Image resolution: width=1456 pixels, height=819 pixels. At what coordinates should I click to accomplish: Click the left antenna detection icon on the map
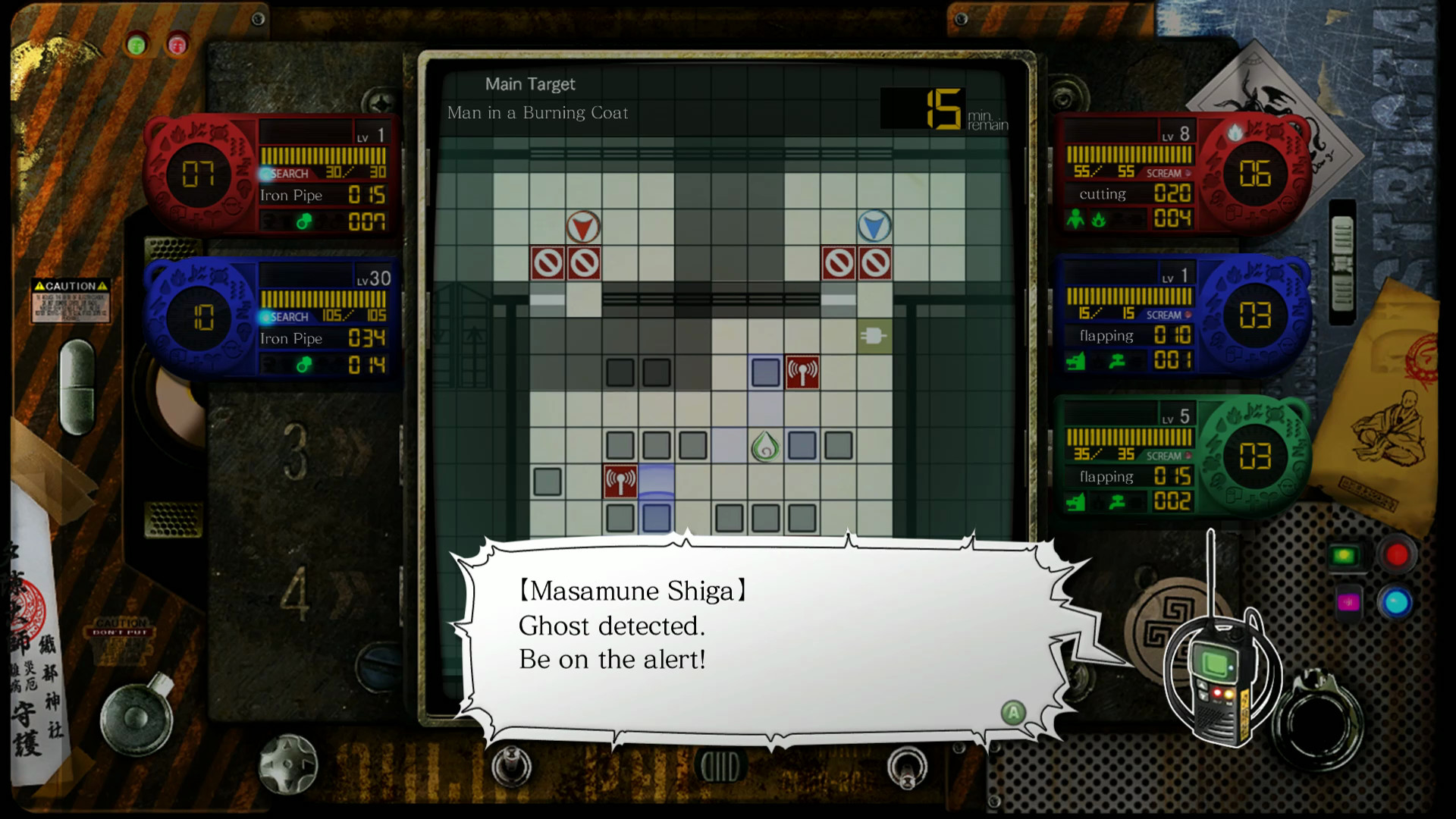pyautogui.click(x=620, y=479)
